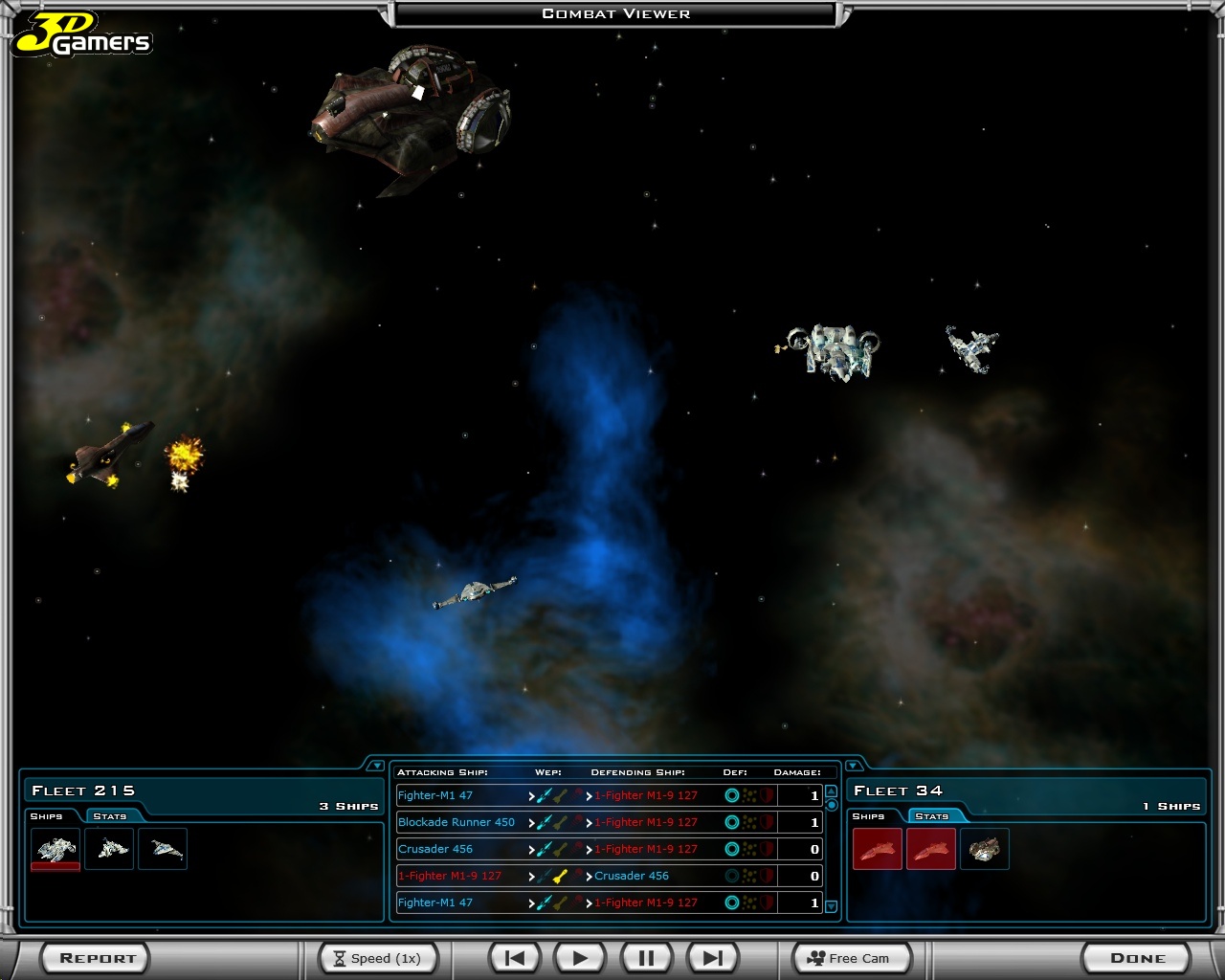Click the shield ring defense icon in Blockade Runner 450 row
The height and width of the screenshot is (980, 1225).
[x=731, y=822]
